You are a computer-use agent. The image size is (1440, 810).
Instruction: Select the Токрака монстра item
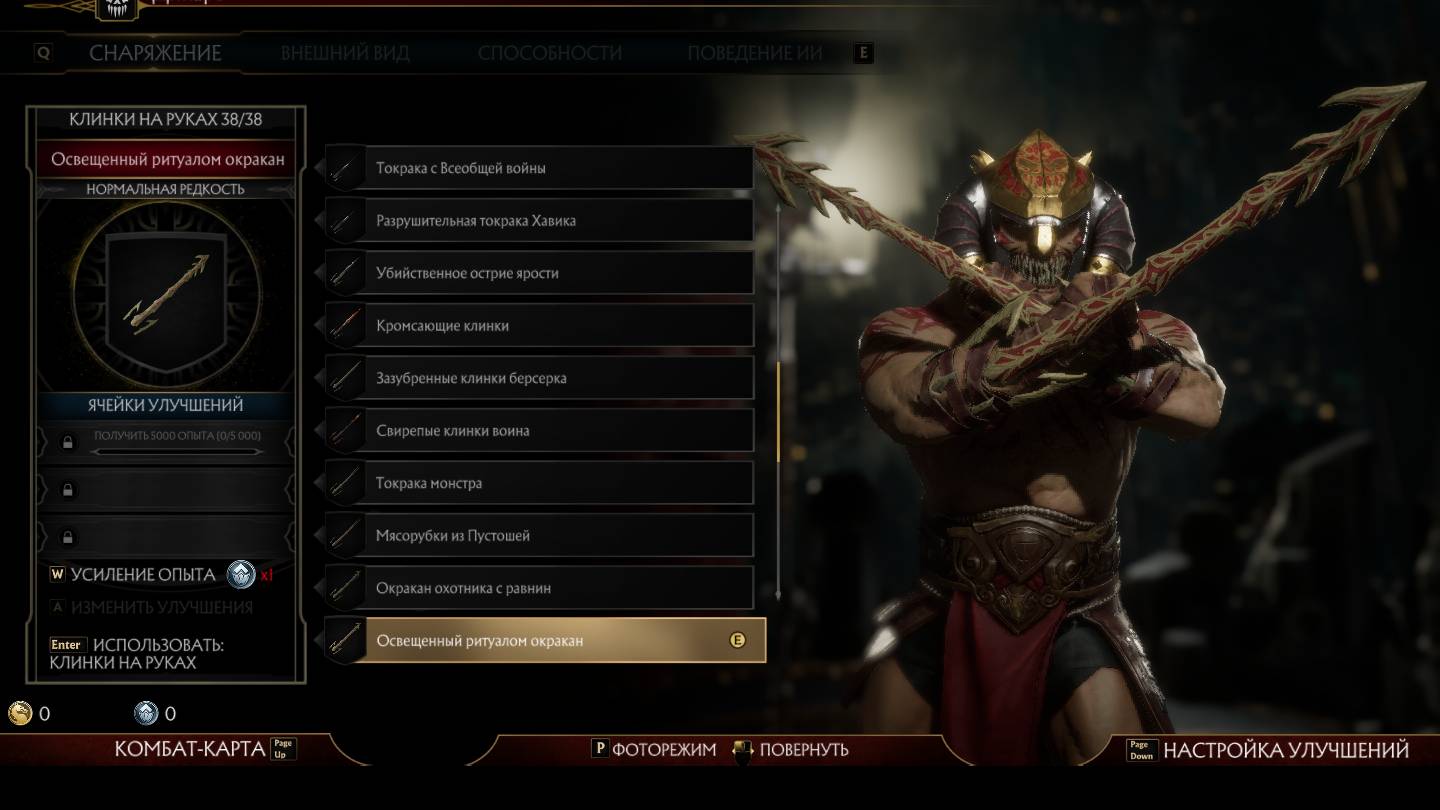coord(540,483)
